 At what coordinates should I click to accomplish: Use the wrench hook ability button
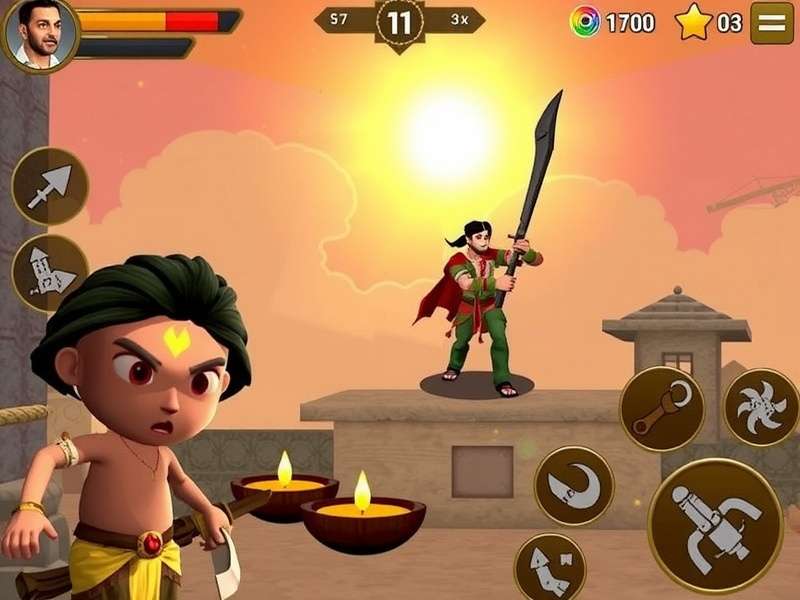click(x=661, y=408)
